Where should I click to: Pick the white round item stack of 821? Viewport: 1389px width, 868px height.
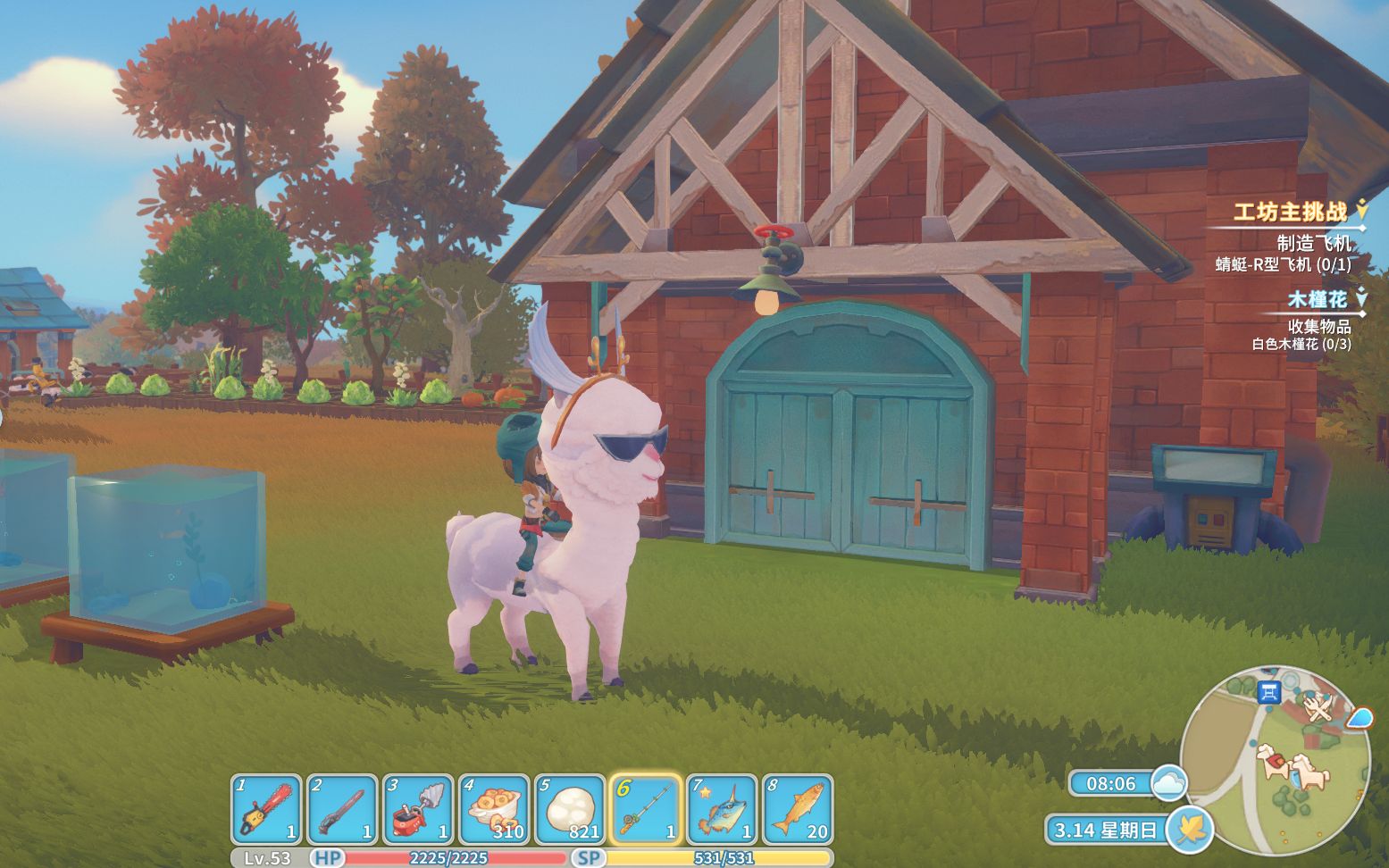[x=570, y=809]
